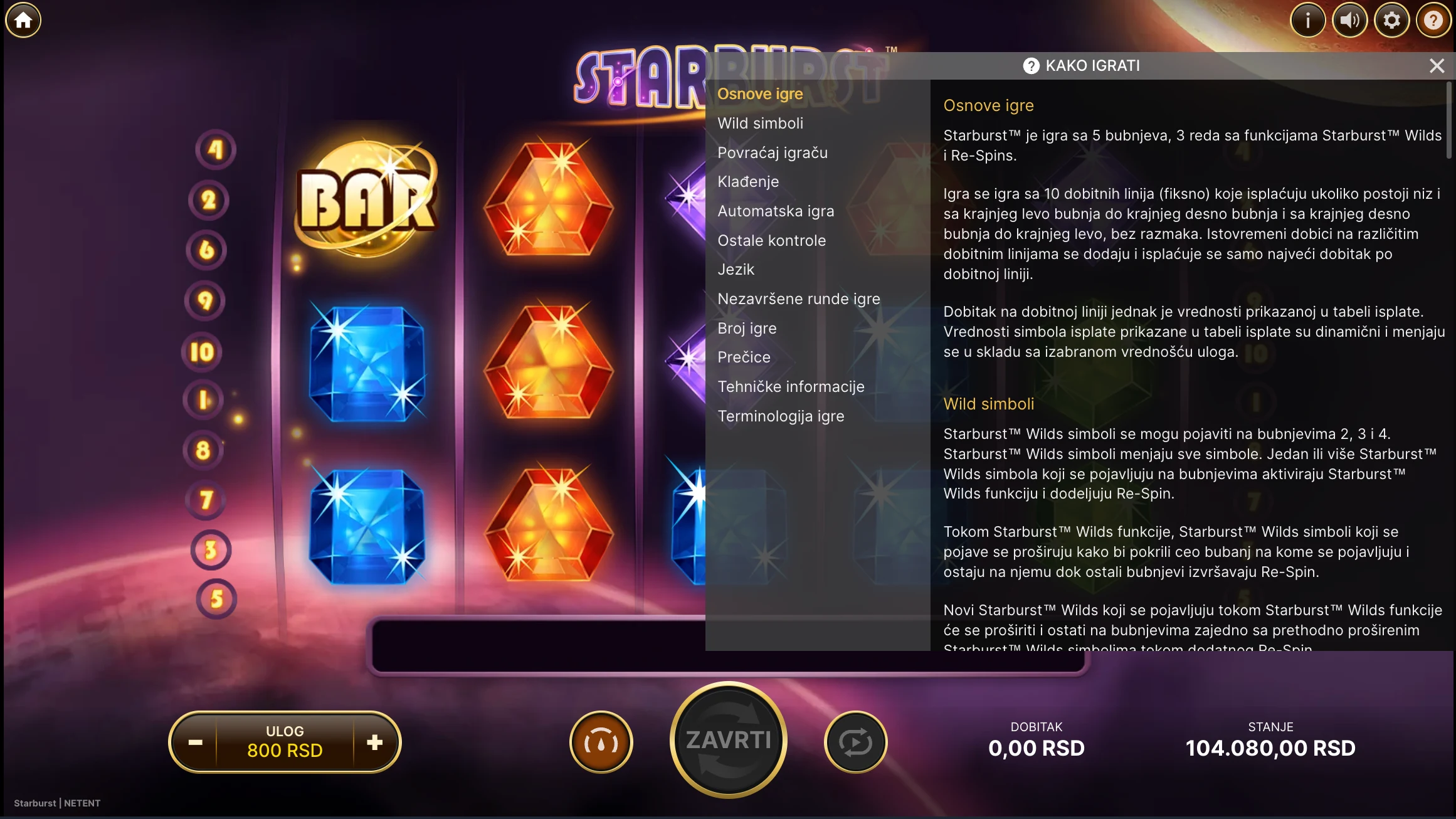
Task: Choose Automatska igra in help list
Action: (776, 211)
